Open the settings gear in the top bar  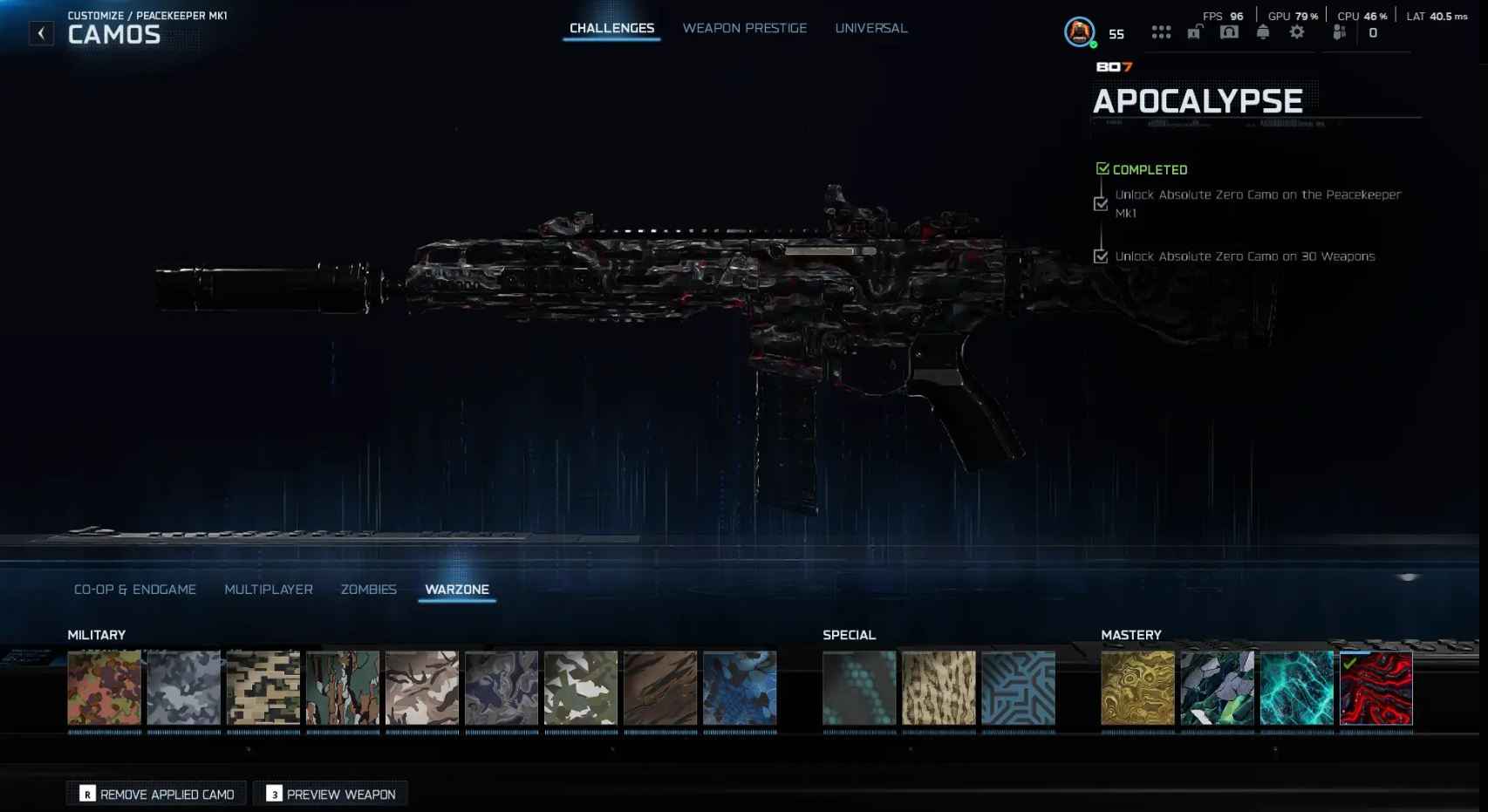pos(1297,32)
